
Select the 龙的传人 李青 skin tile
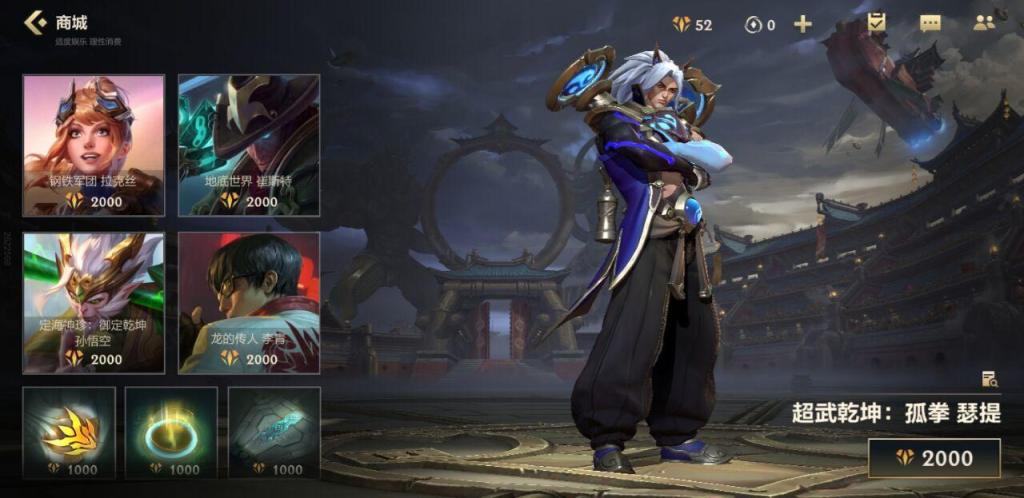click(x=249, y=303)
